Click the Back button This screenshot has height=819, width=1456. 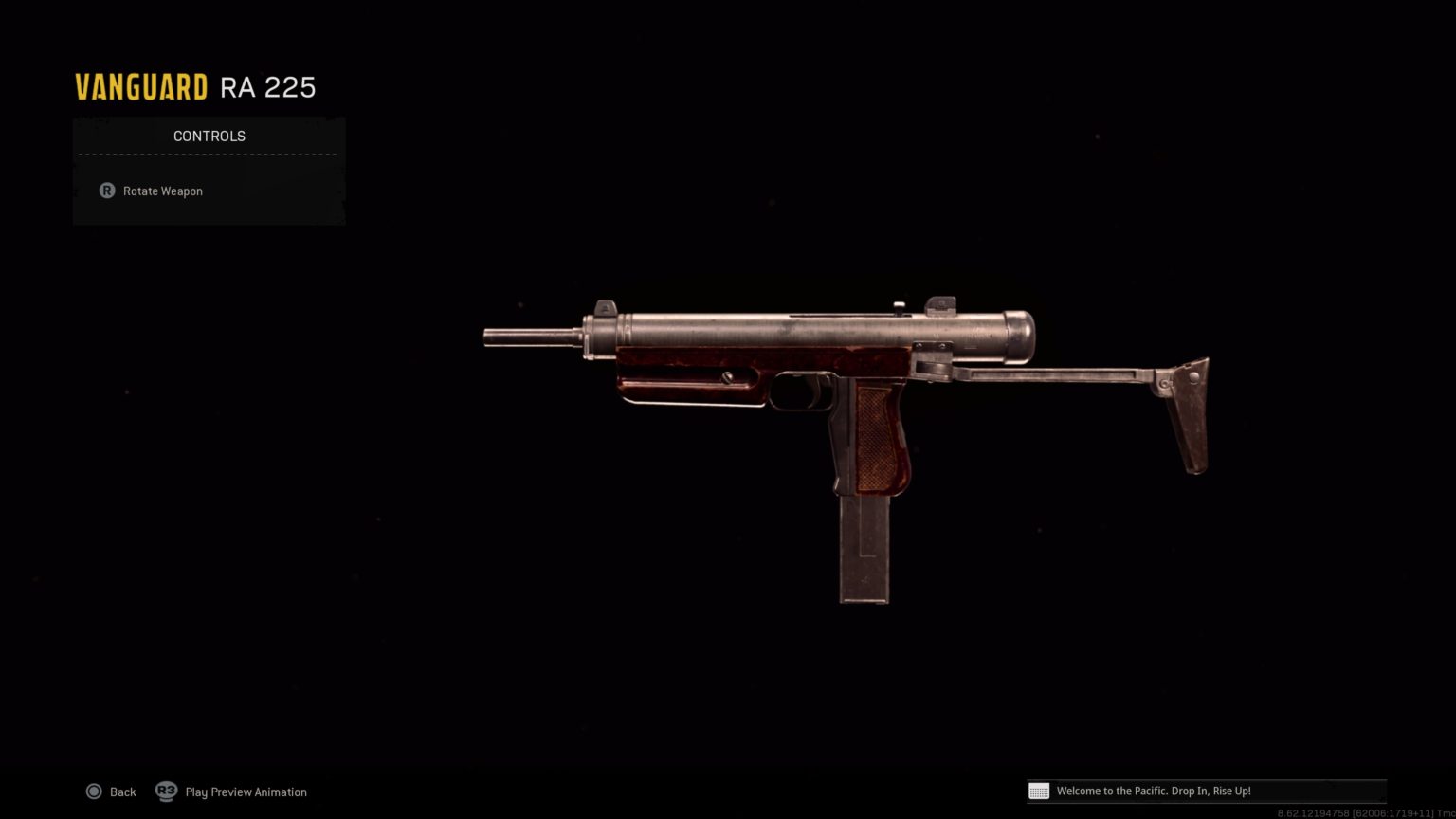(122, 792)
